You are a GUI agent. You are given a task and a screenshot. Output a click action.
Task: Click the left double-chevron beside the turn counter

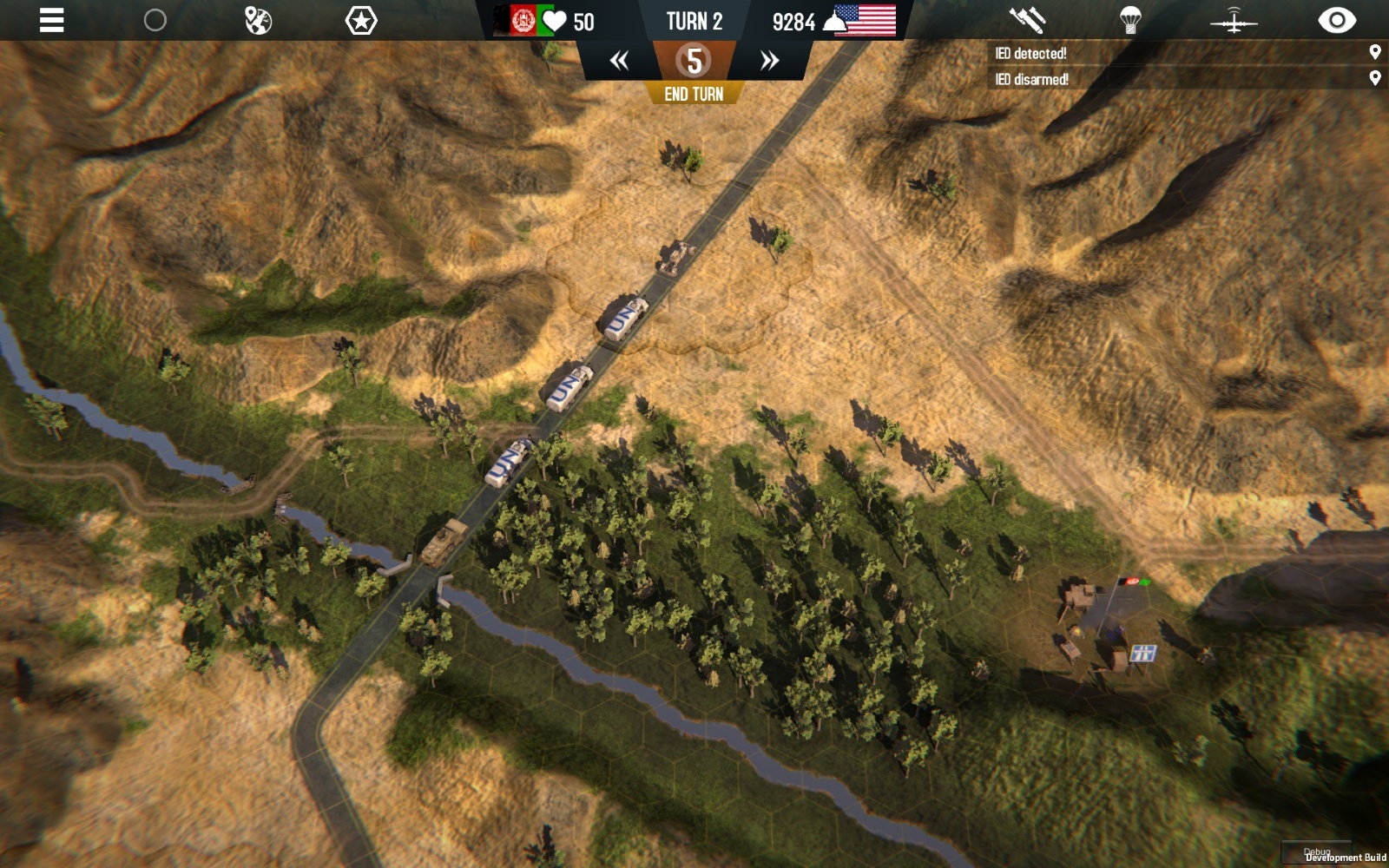pyautogui.click(x=619, y=60)
